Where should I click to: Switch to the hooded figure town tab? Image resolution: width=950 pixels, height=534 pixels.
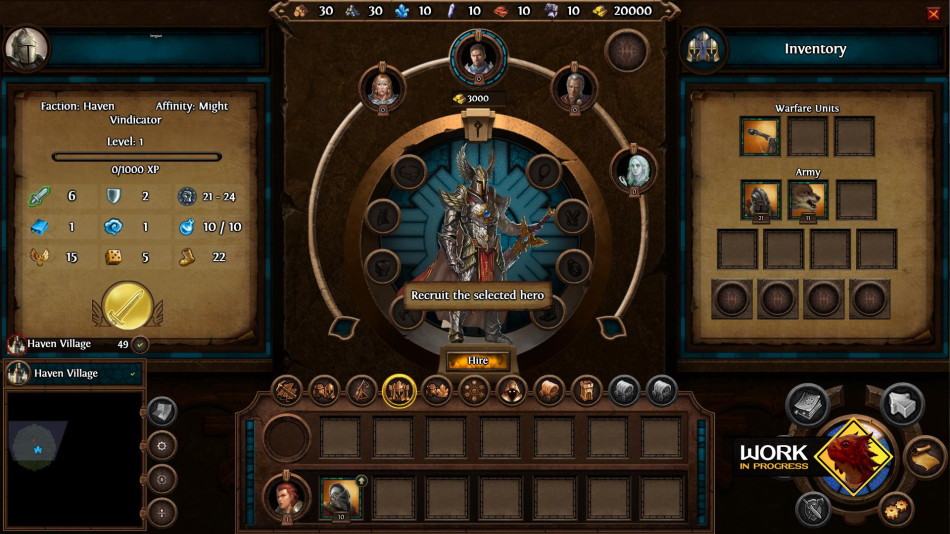click(511, 391)
